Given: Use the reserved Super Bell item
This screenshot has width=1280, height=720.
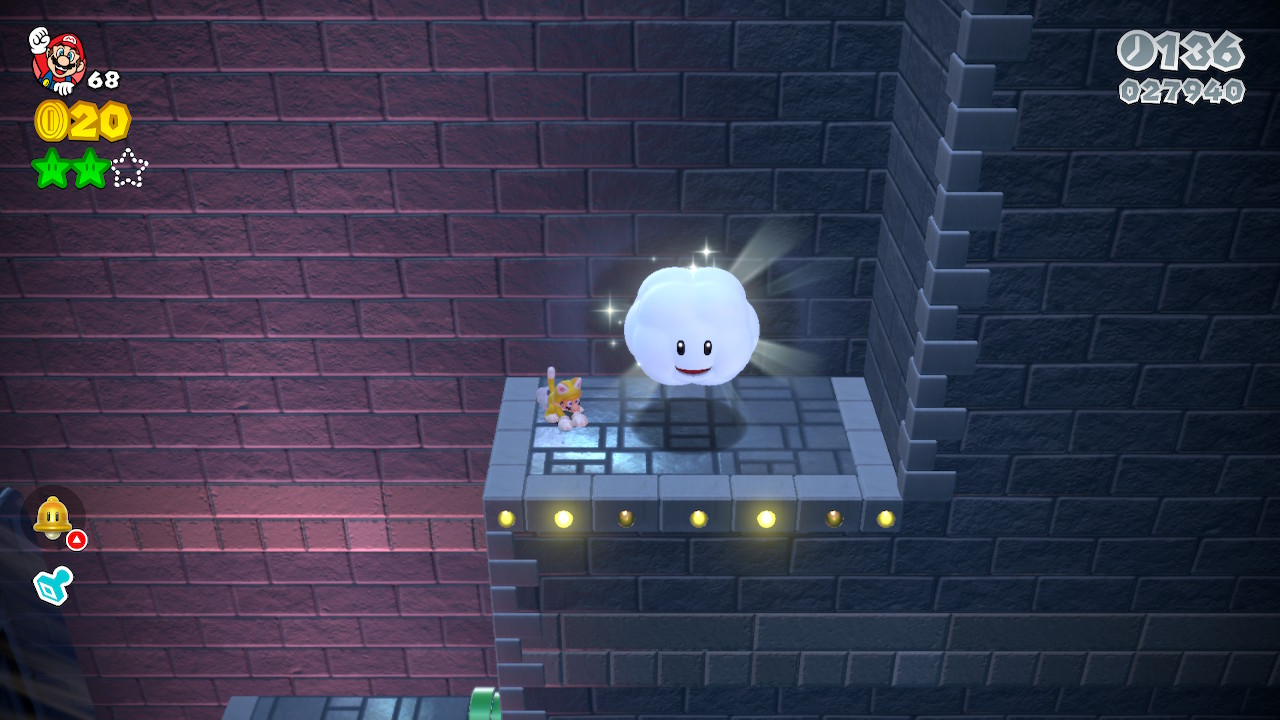Looking at the screenshot, I should click(52, 517).
